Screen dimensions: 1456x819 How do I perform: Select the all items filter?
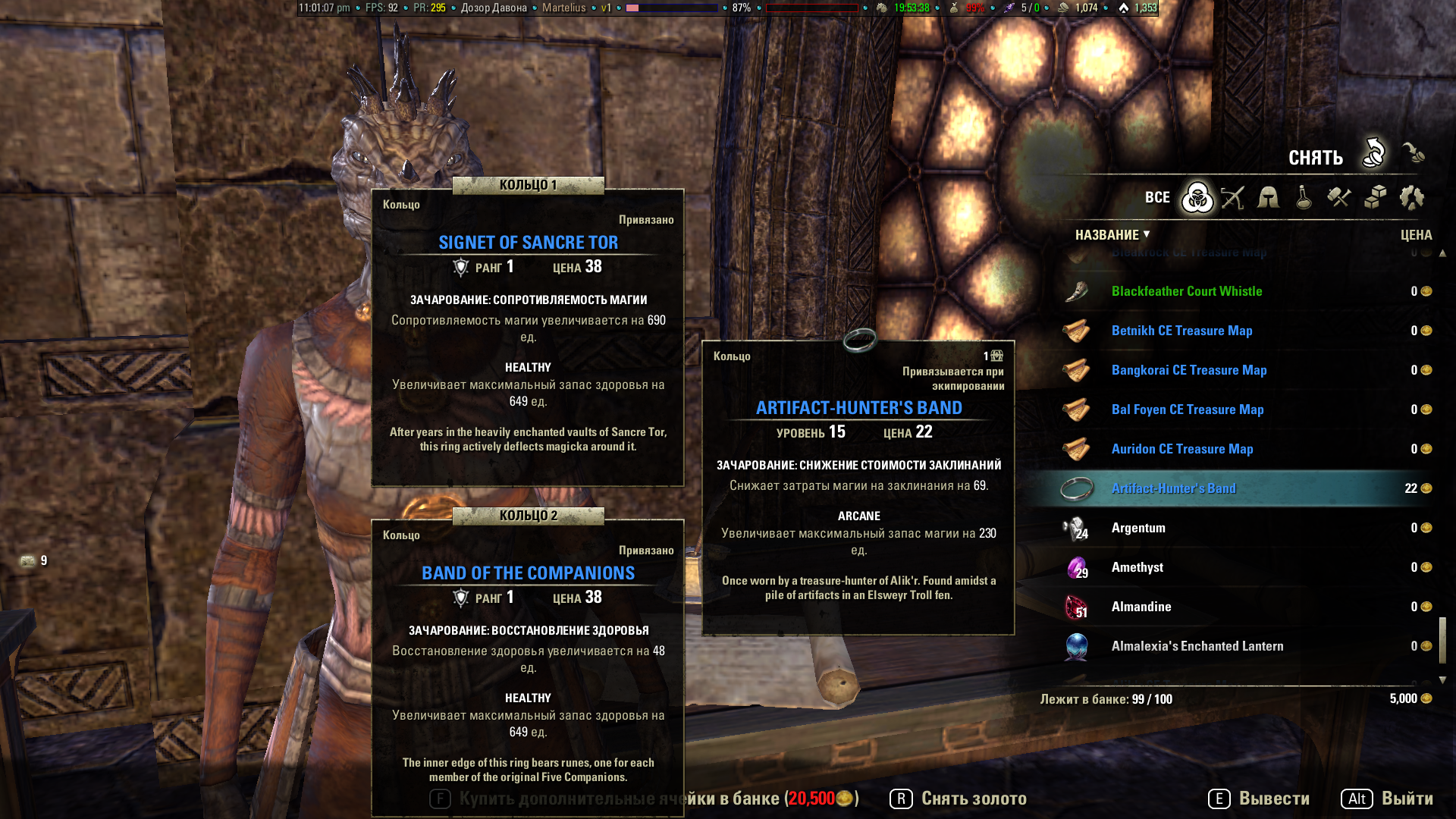[x=1197, y=198]
